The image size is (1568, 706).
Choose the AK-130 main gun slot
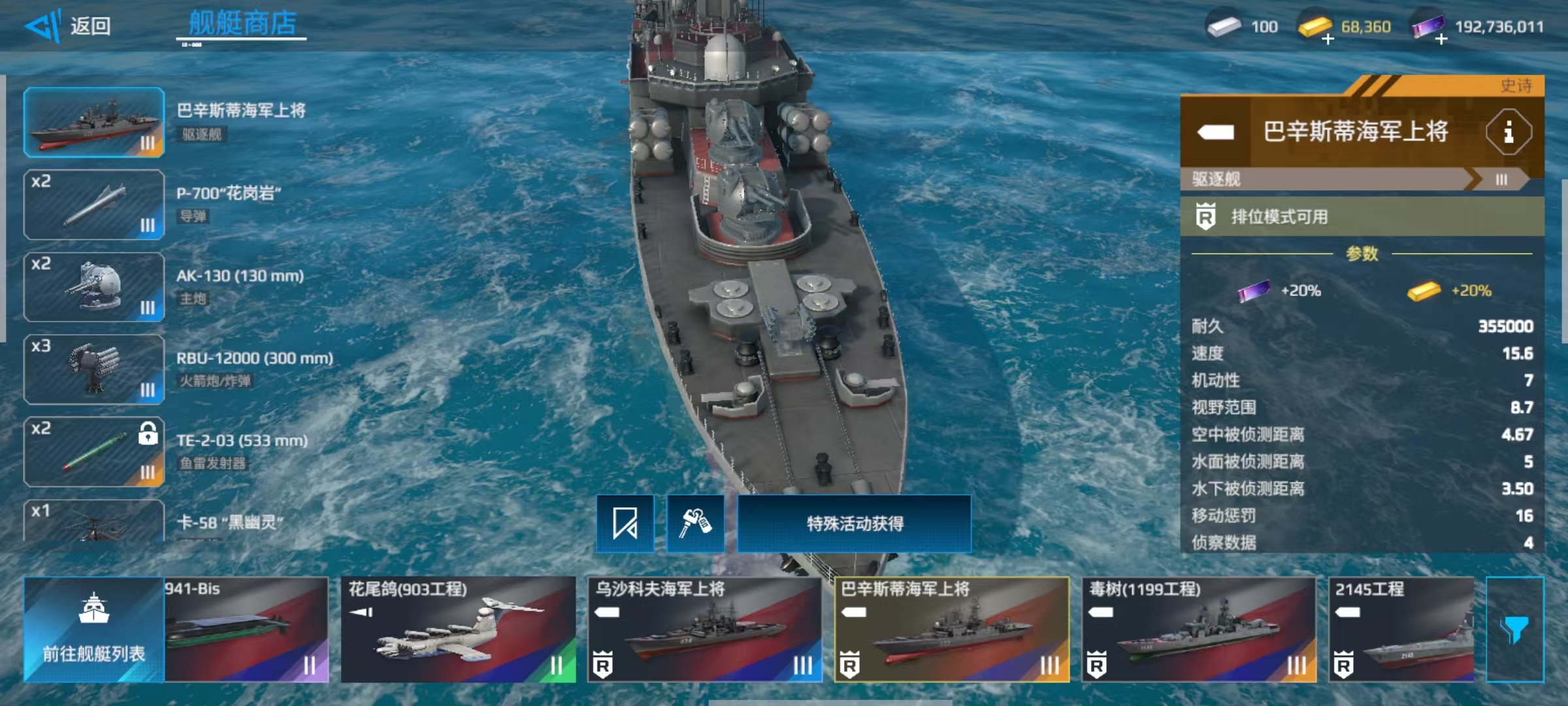[x=94, y=287]
